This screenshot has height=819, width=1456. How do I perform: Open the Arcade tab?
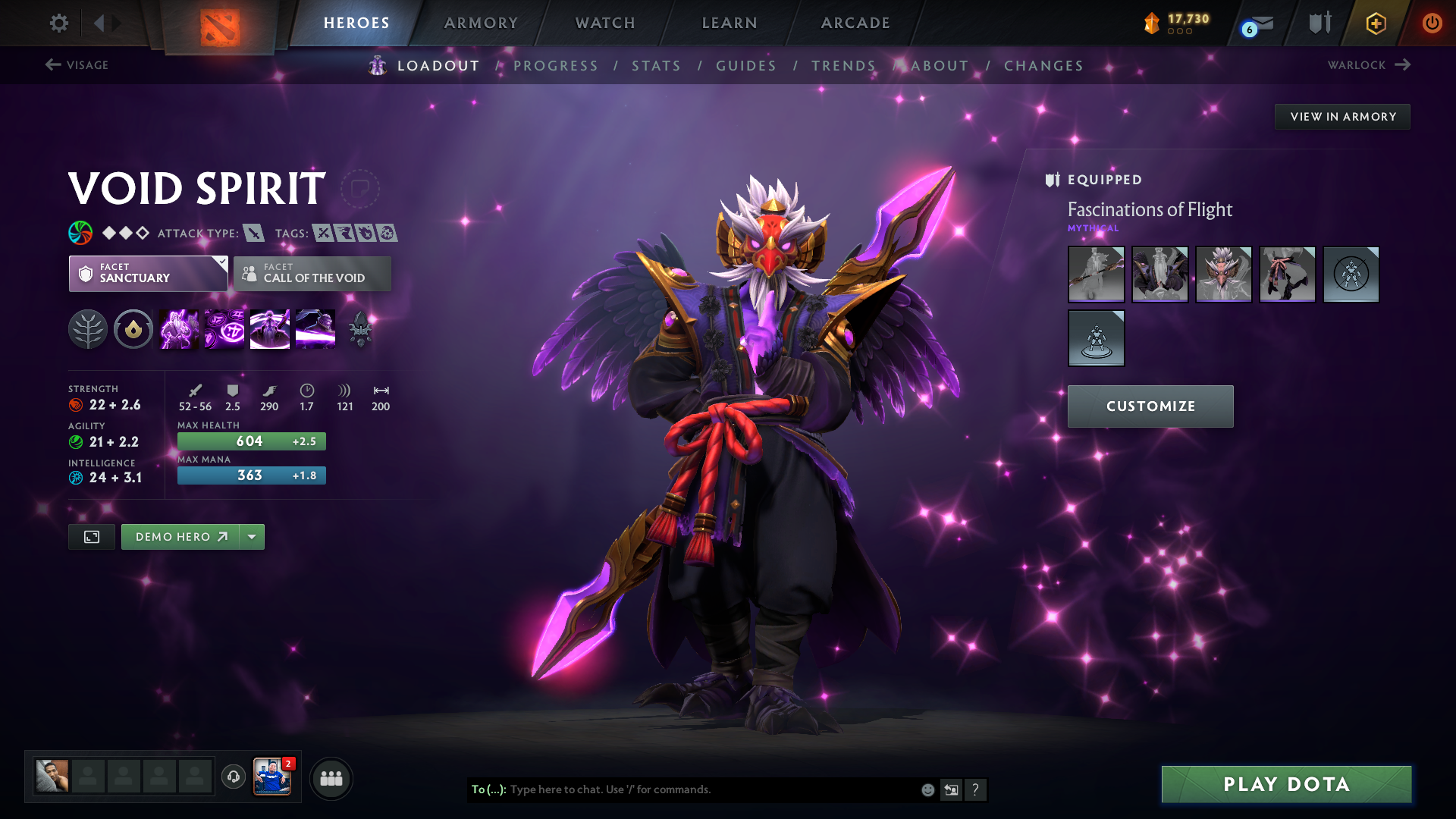(x=855, y=23)
